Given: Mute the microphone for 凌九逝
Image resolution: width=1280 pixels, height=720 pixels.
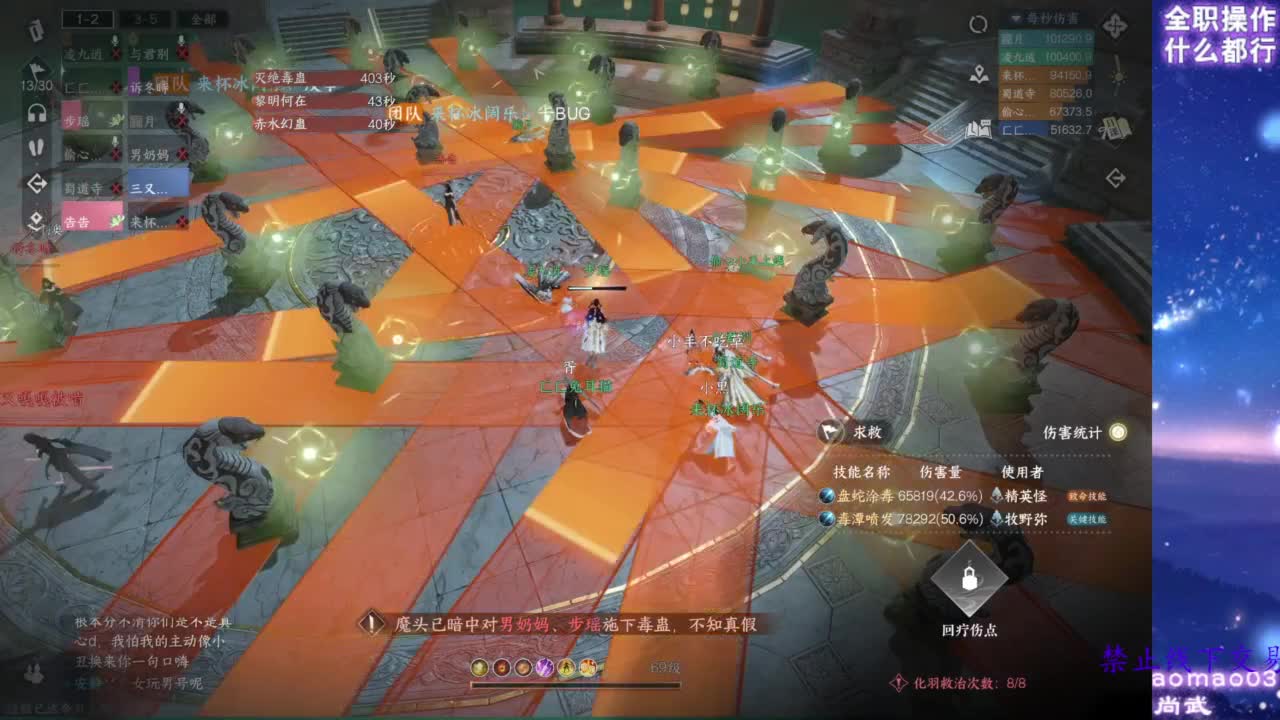Looking at the screenshot, I should click(x=115, y=41).
